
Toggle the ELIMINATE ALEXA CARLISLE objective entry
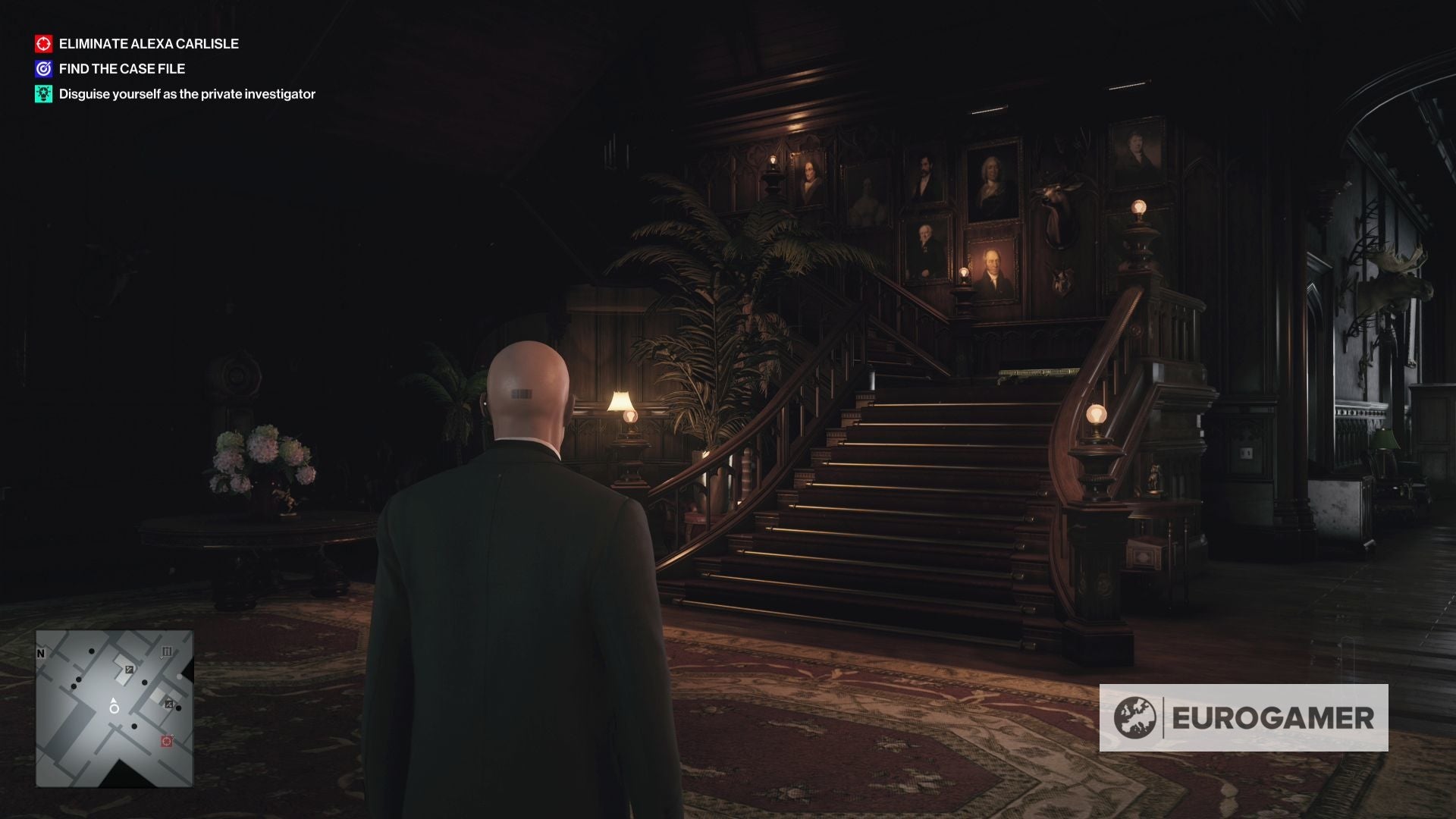point(148,44)
